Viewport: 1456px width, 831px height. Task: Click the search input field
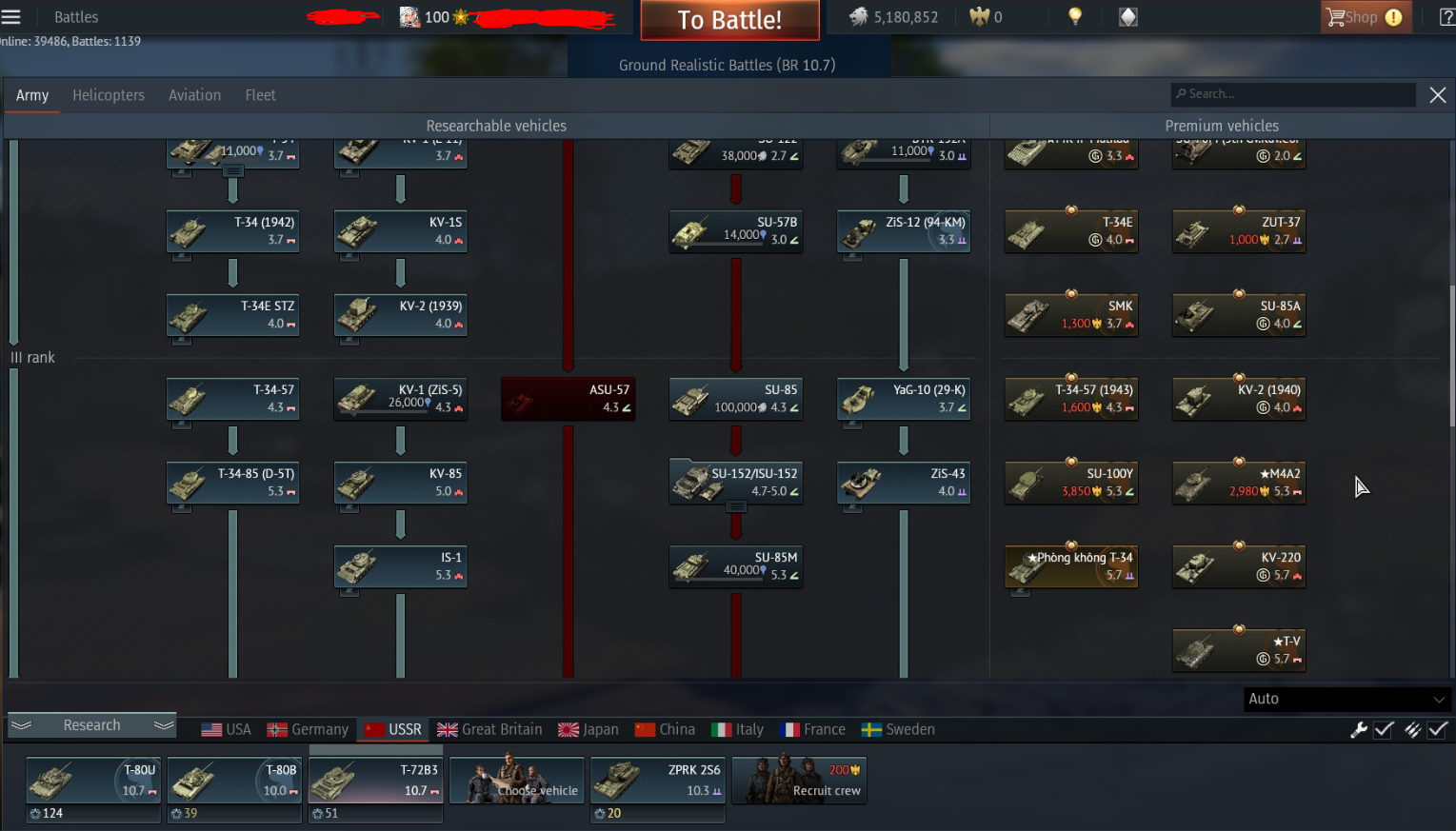(x=1292, y=94)
